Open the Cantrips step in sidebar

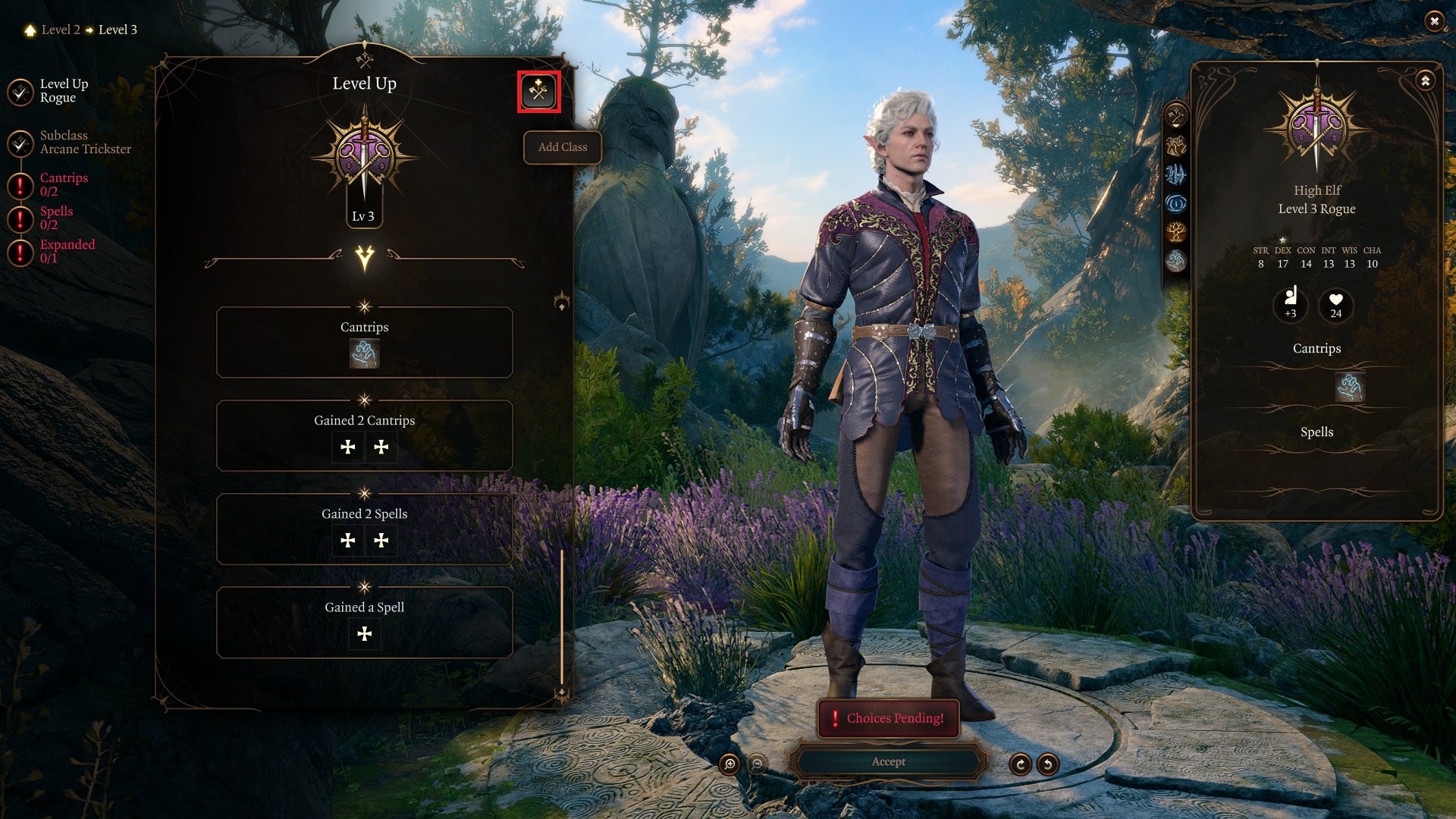63,184
